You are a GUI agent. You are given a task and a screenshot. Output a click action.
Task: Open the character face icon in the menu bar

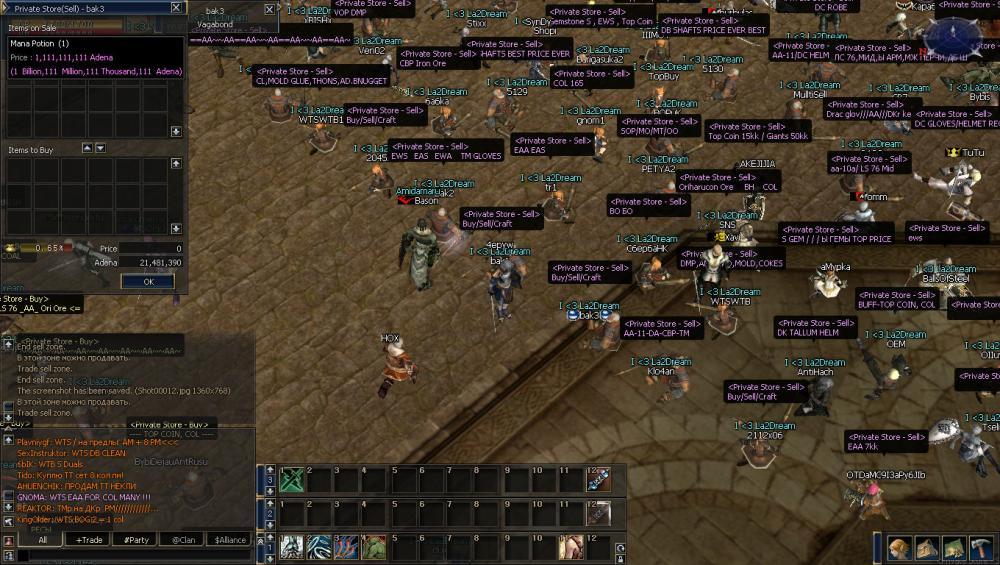(899, 548)
